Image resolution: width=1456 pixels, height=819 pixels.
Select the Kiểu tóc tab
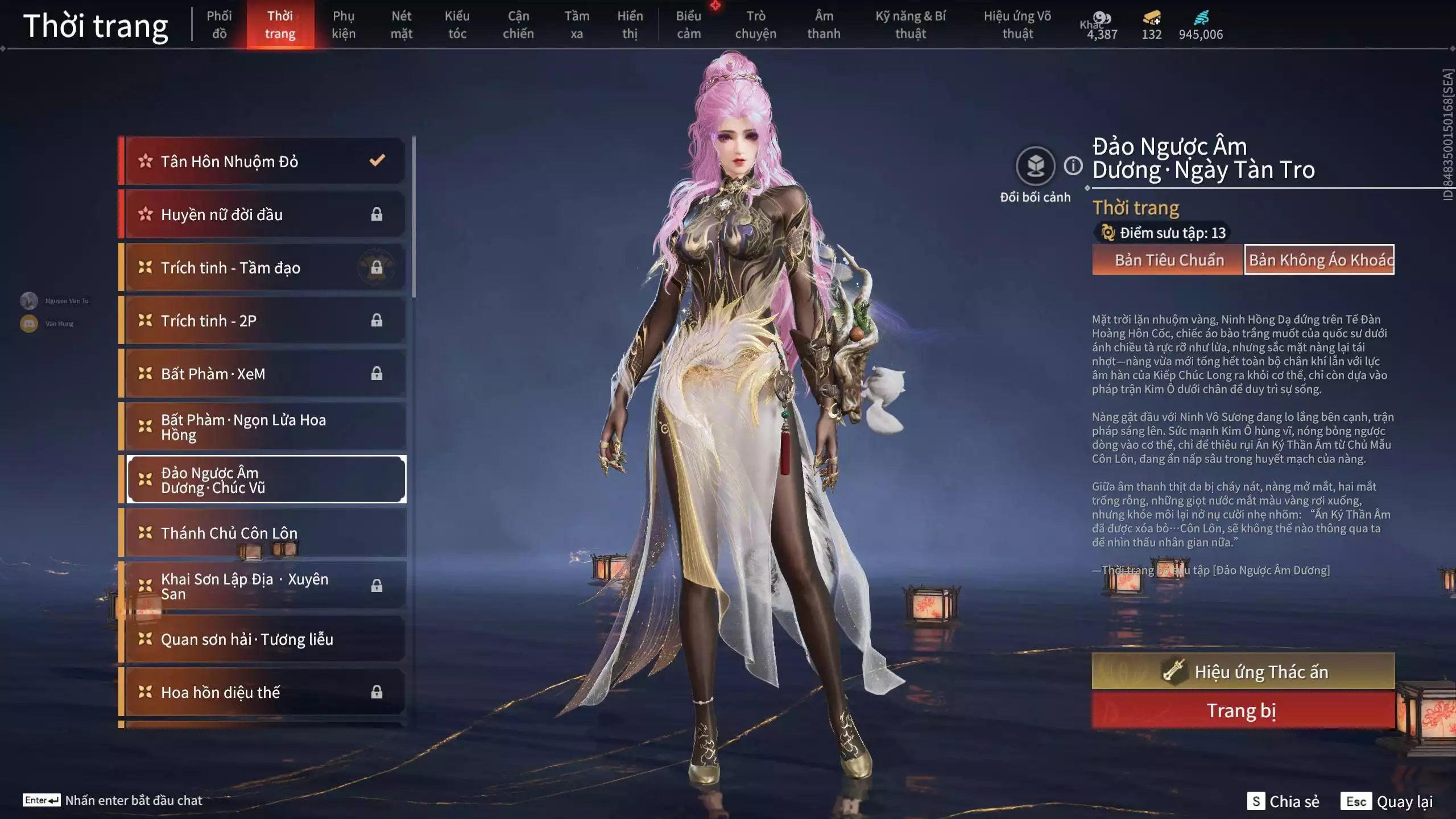pos(457,24)
